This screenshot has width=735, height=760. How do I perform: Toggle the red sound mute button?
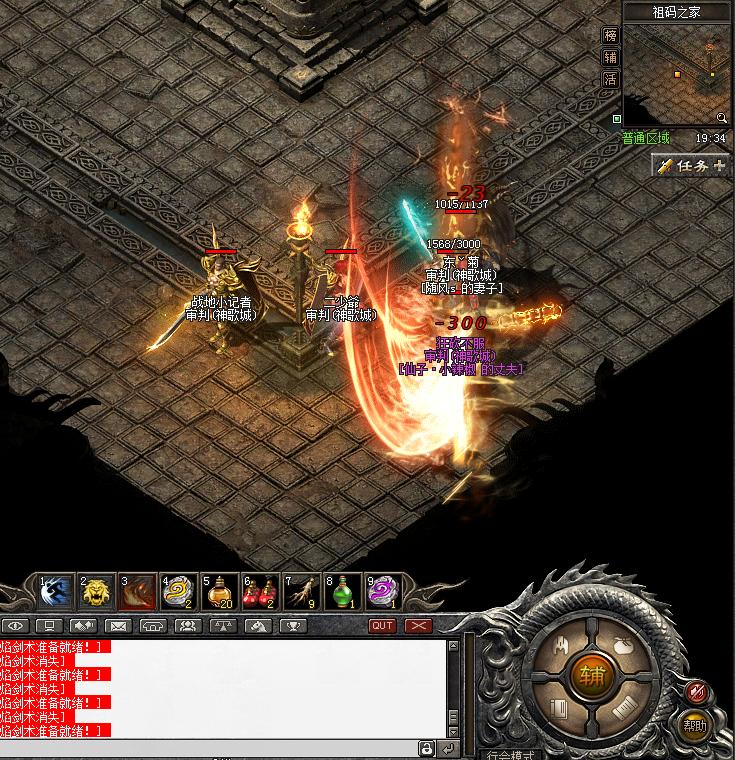point(698,690)
